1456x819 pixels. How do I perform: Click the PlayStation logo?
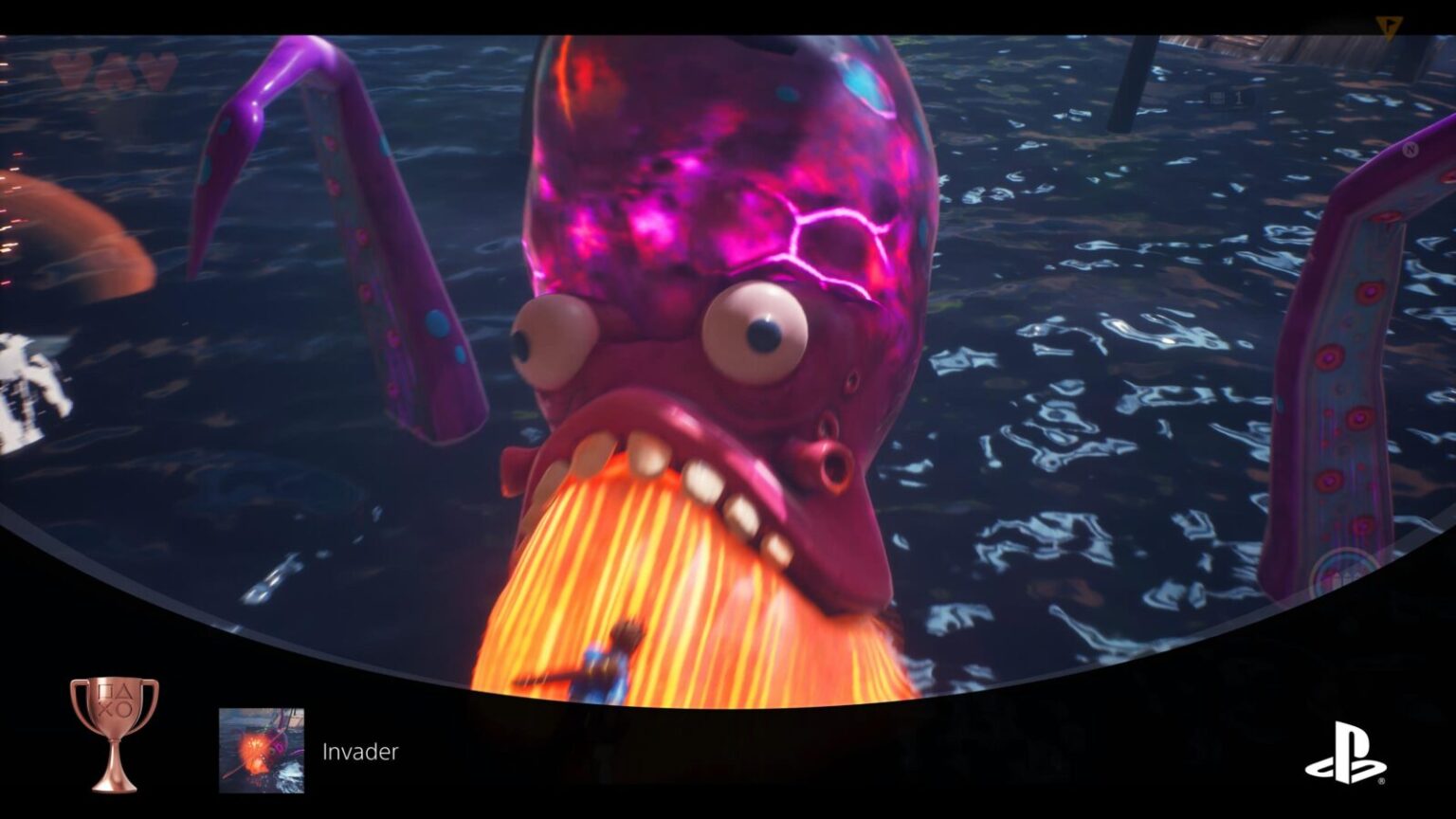point(1345,753)
